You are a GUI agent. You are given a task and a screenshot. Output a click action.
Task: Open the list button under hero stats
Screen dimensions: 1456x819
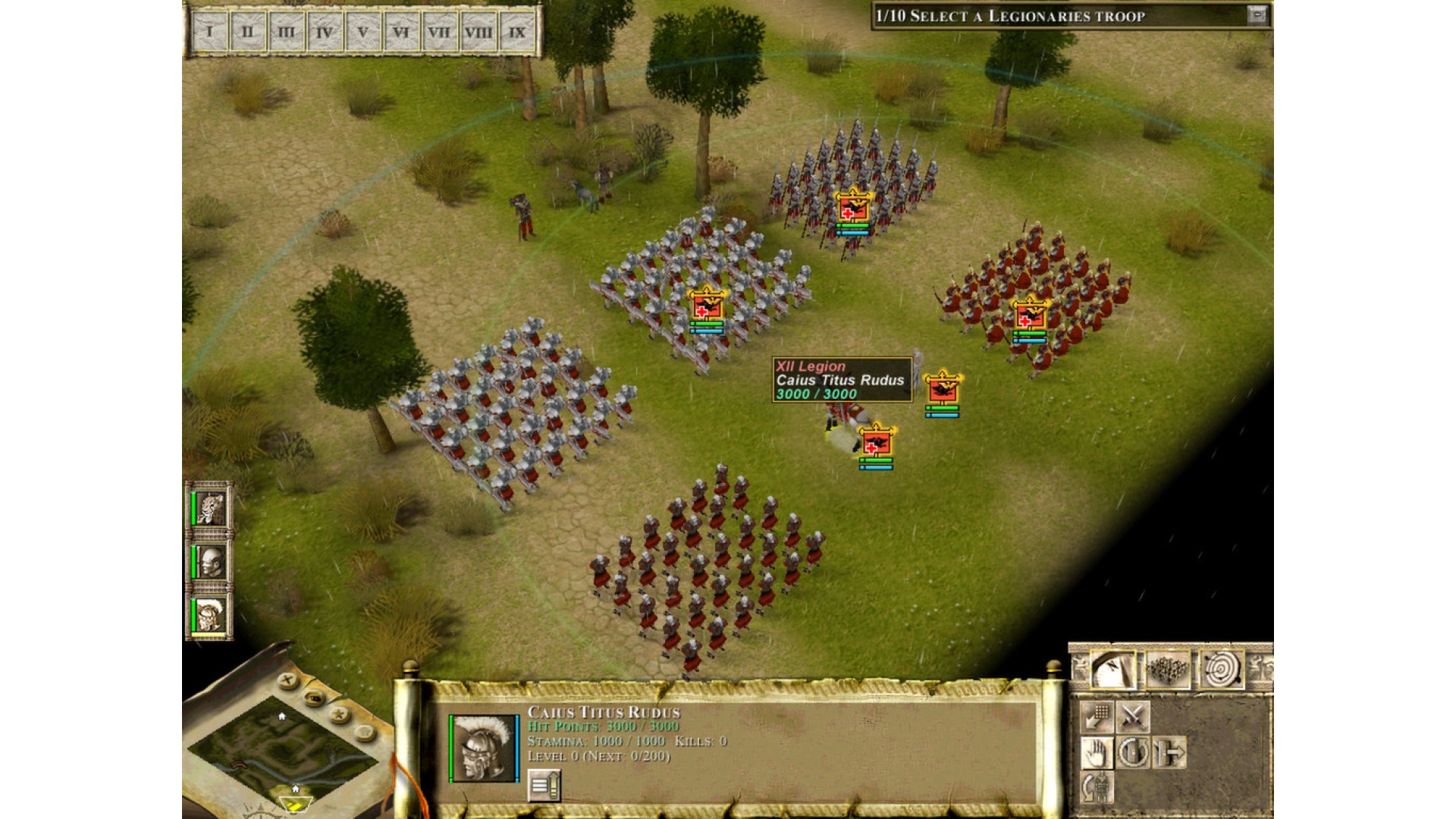[x=544, y=786]
